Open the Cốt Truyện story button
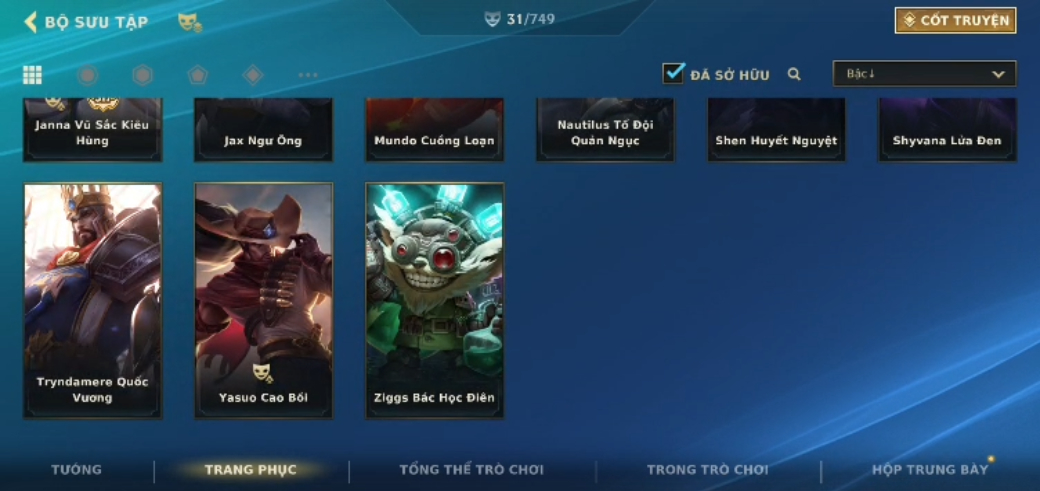Image resolution: width=1040 pixels, height=491 pixels. tap(955, 20)
